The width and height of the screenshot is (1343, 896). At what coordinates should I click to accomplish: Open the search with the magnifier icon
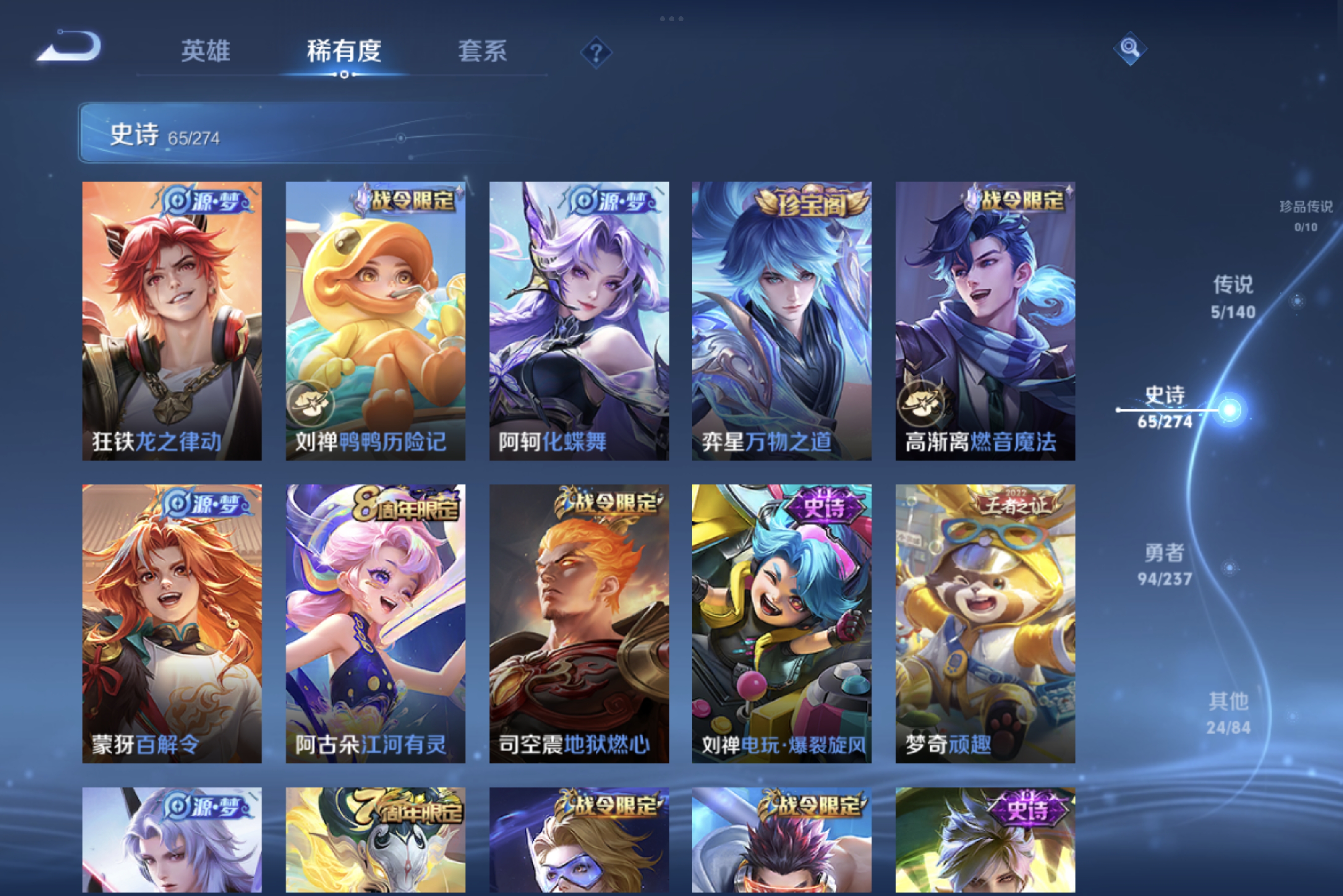coord(1130,49)
